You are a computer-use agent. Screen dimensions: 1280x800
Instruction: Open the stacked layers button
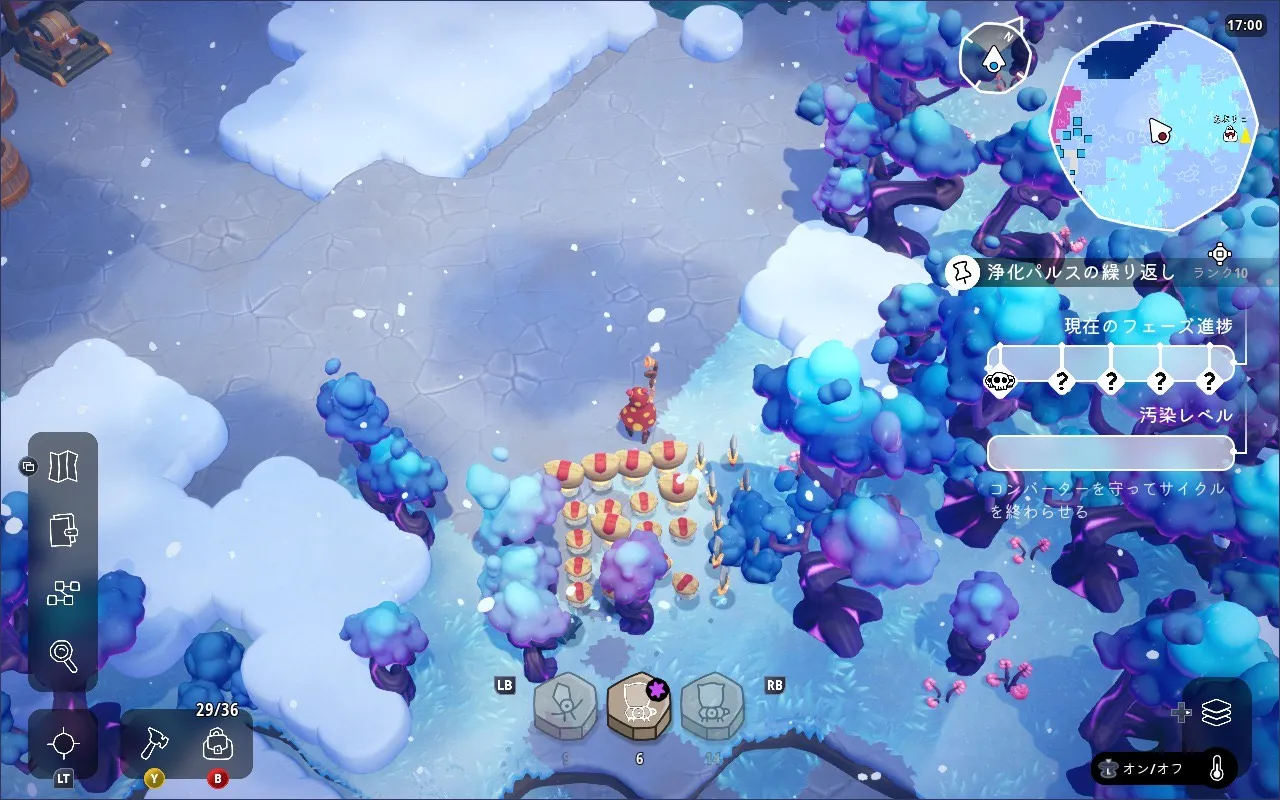pyautogui.click(x=1216, y=712)
